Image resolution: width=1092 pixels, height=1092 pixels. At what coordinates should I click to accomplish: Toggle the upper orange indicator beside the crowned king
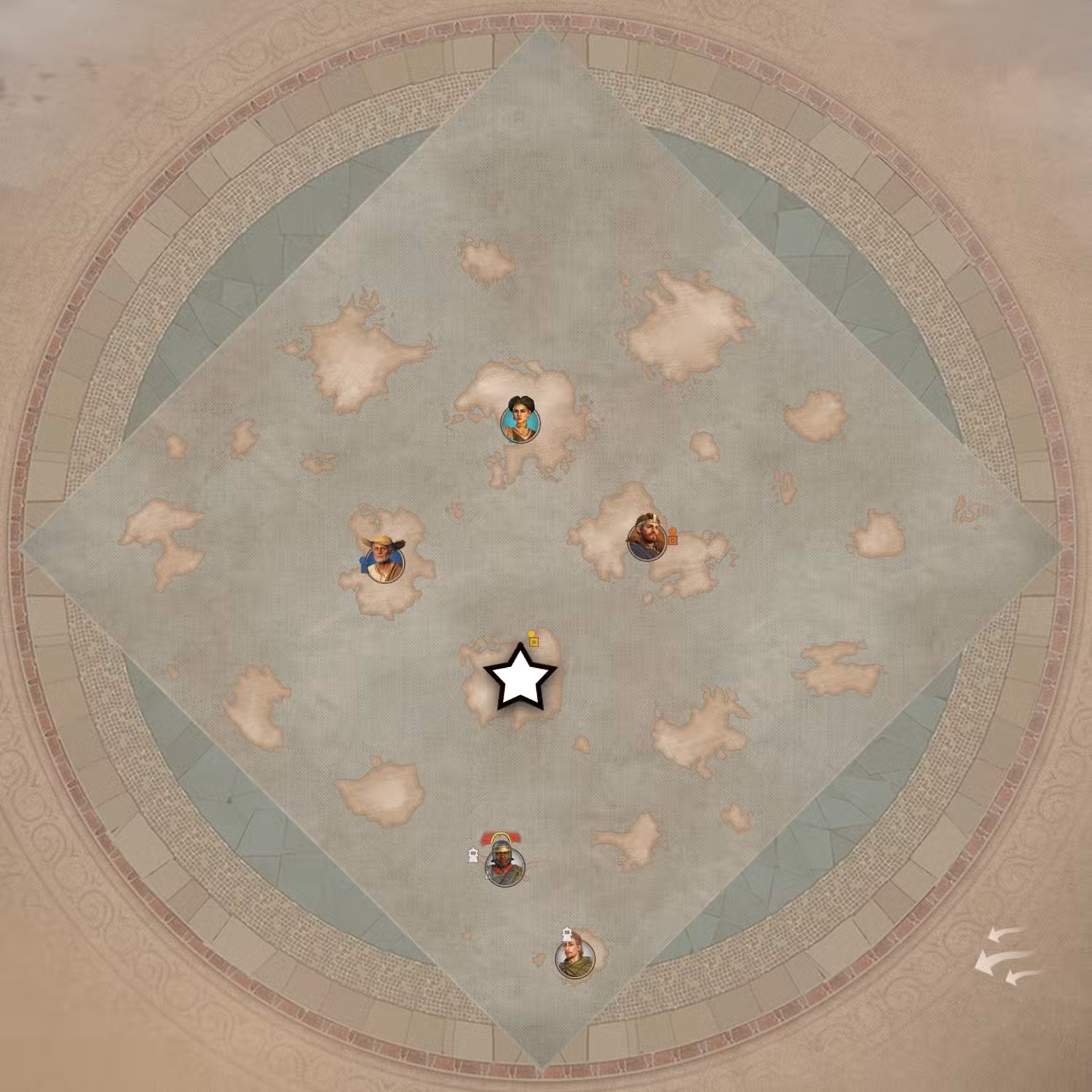click(672, 531)
